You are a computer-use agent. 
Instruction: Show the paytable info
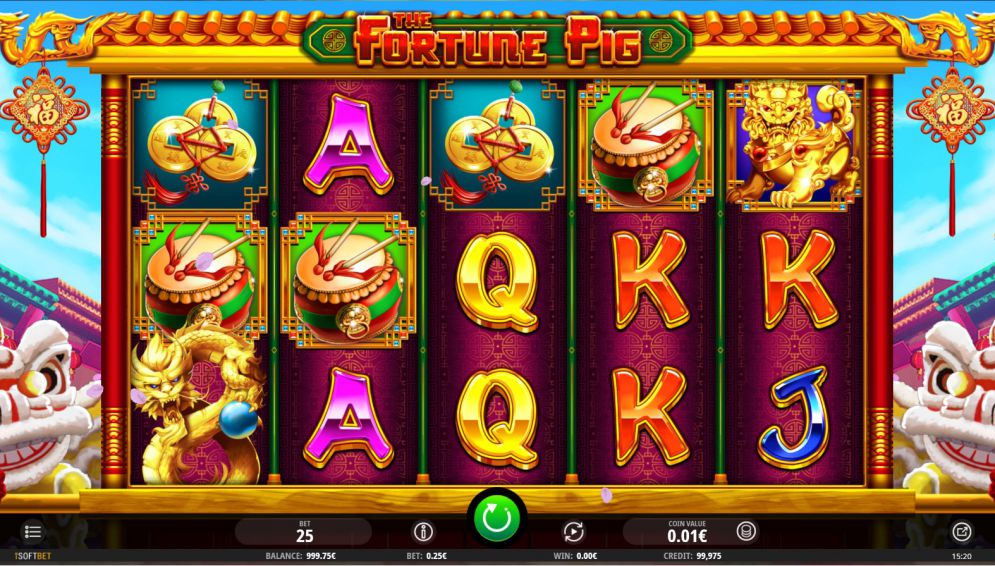(422, 532)
